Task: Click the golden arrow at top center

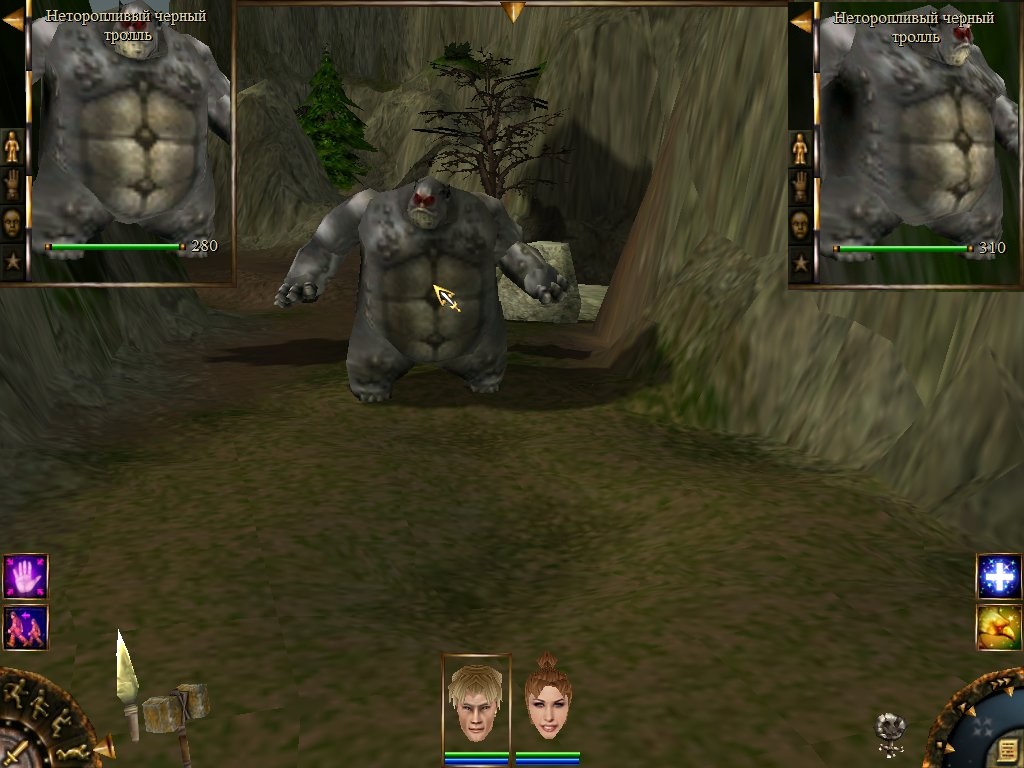Action: click(513, 11)
